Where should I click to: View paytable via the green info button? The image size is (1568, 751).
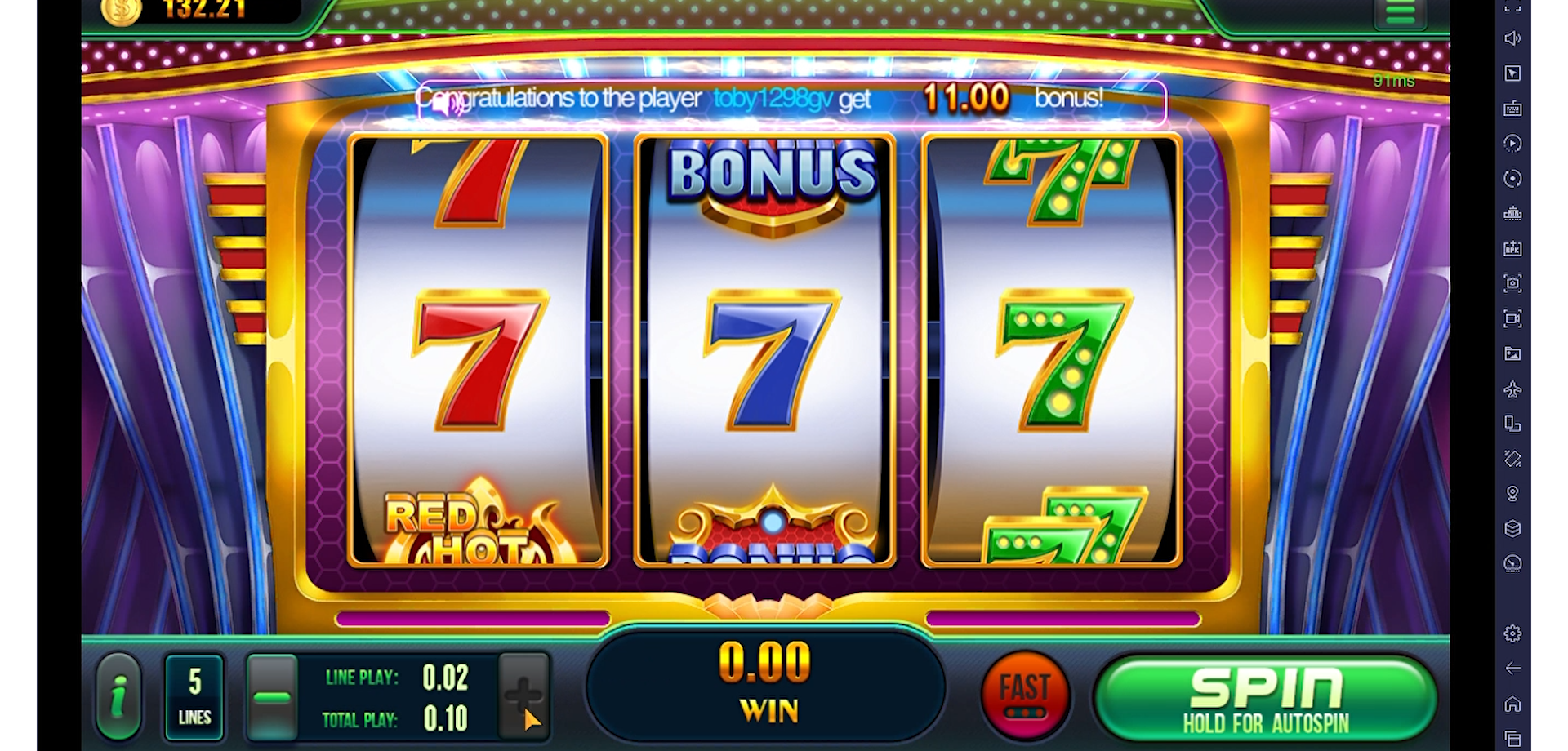[x=119, y=695]
